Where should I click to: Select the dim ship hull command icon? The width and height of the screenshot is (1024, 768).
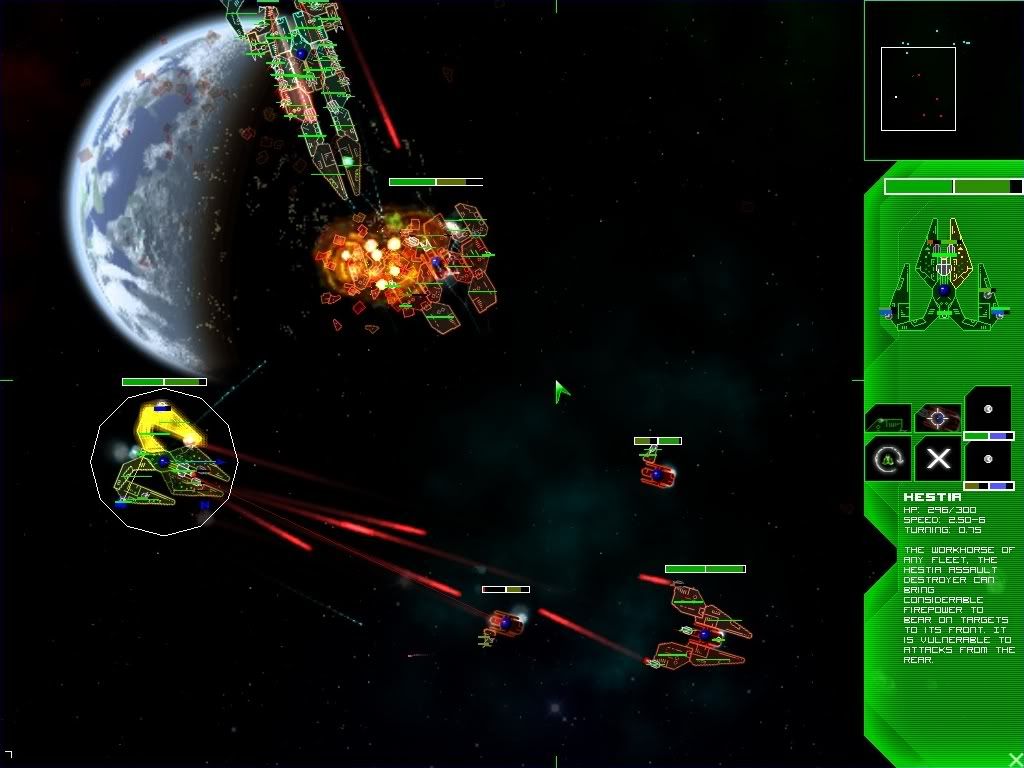tap(887, 417)
